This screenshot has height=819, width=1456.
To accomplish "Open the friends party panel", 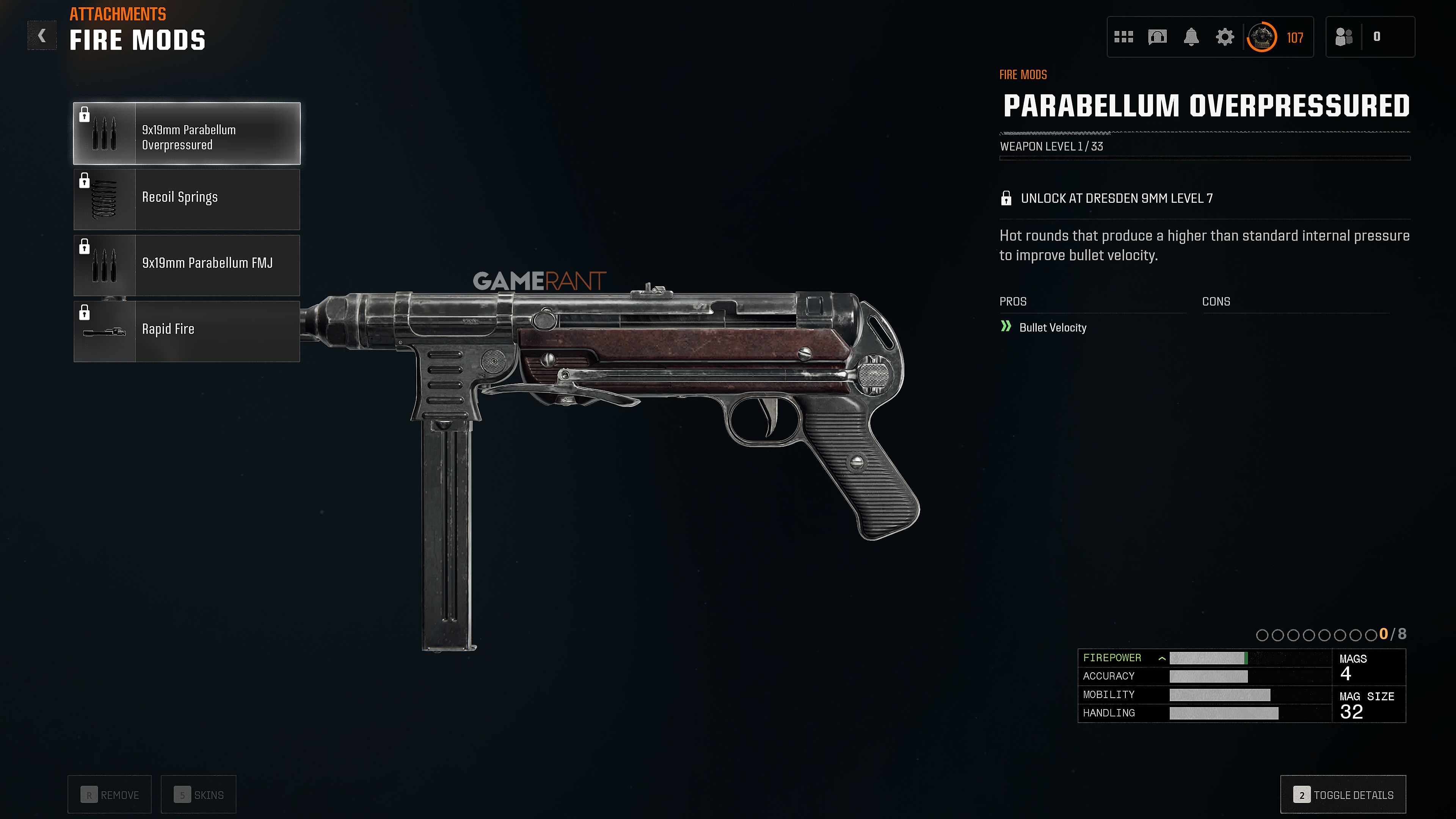I will 1343,37.
